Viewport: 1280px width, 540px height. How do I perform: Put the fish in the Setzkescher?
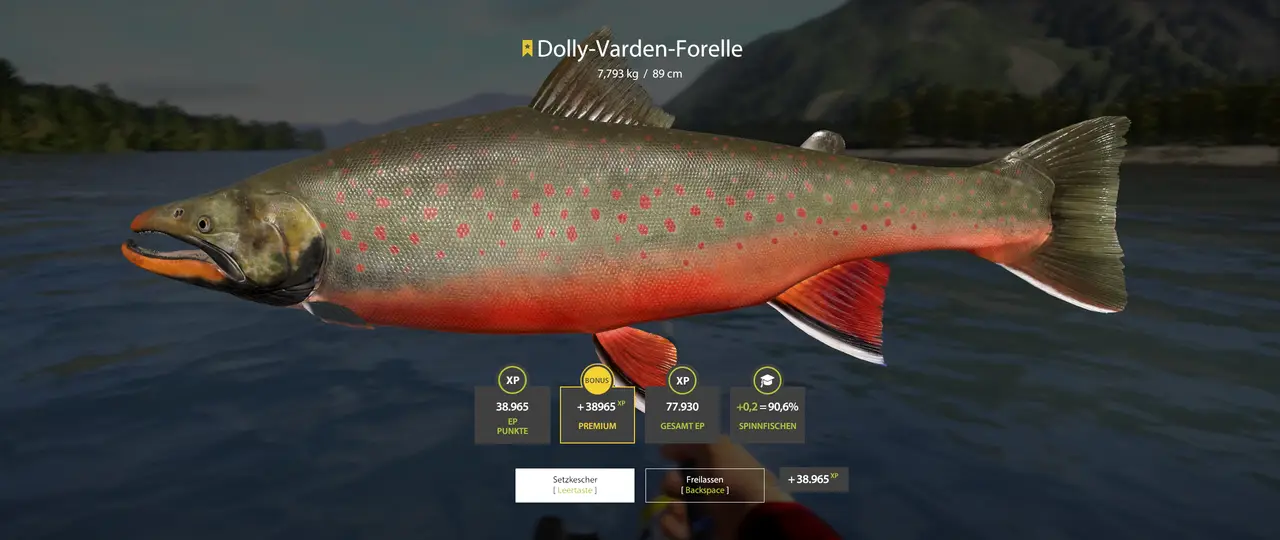click(x=574, y=485)
